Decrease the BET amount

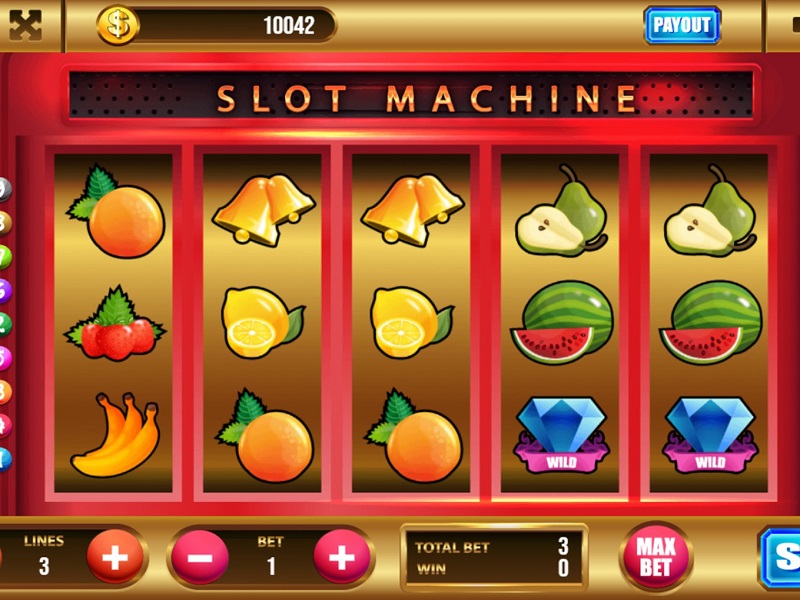200,556
